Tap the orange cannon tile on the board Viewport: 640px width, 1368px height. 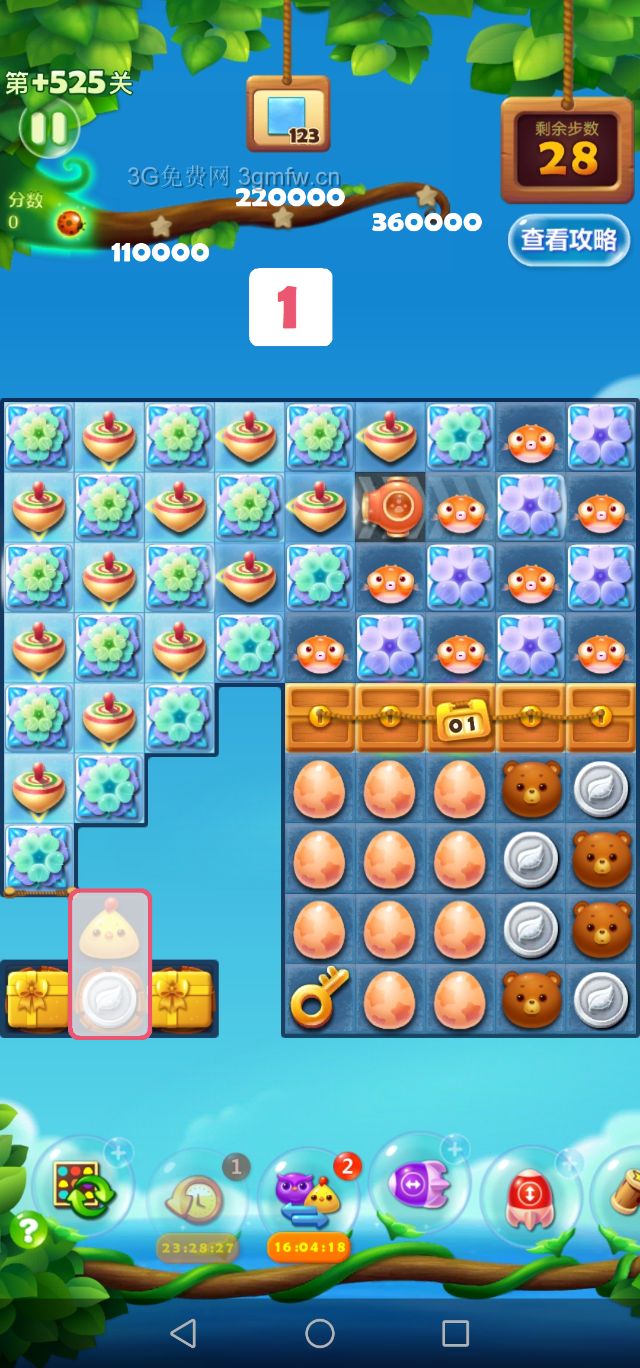click(x=391, y=508)
